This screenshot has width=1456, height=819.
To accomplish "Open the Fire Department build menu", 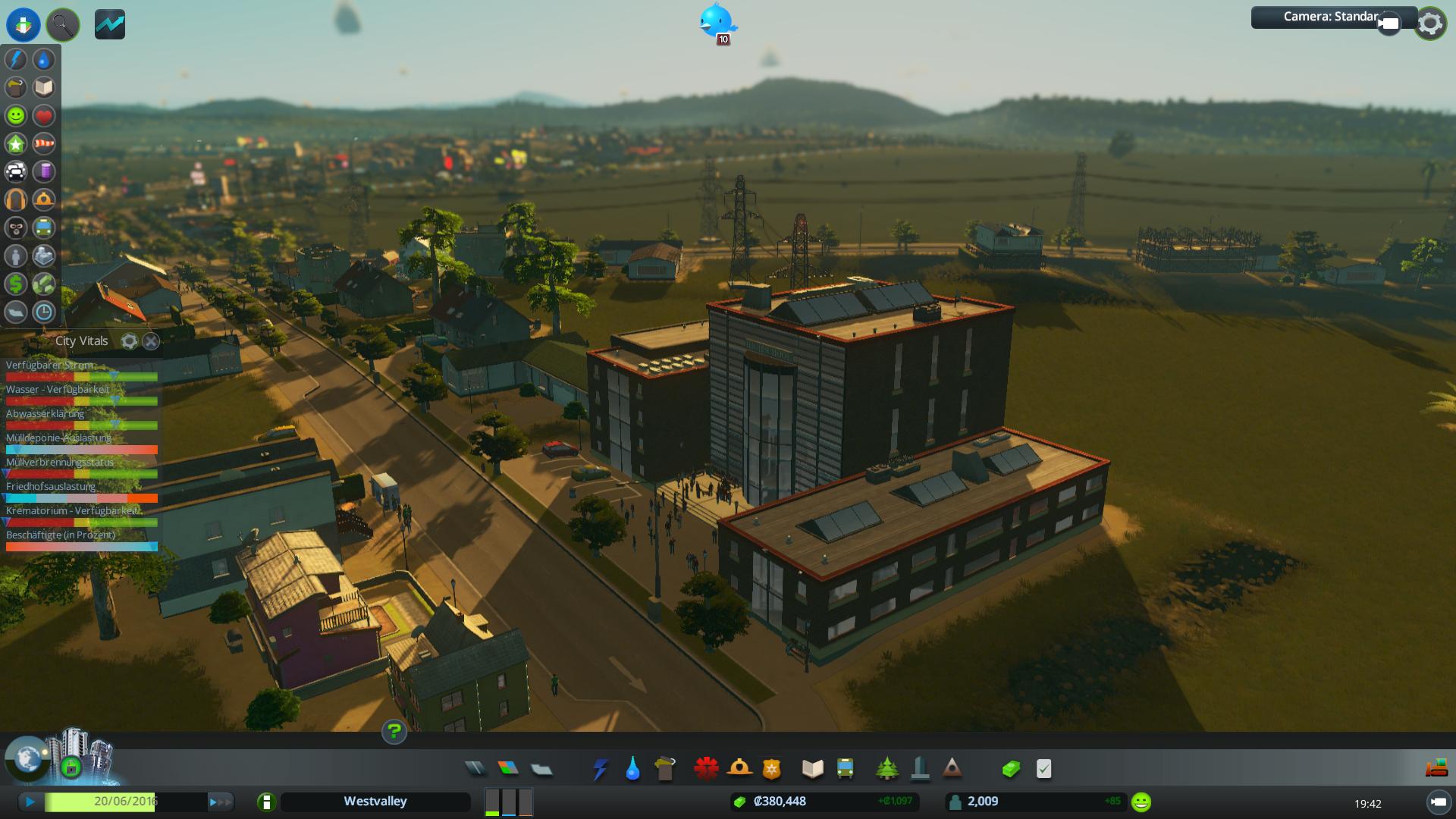I will click(739, 769).
